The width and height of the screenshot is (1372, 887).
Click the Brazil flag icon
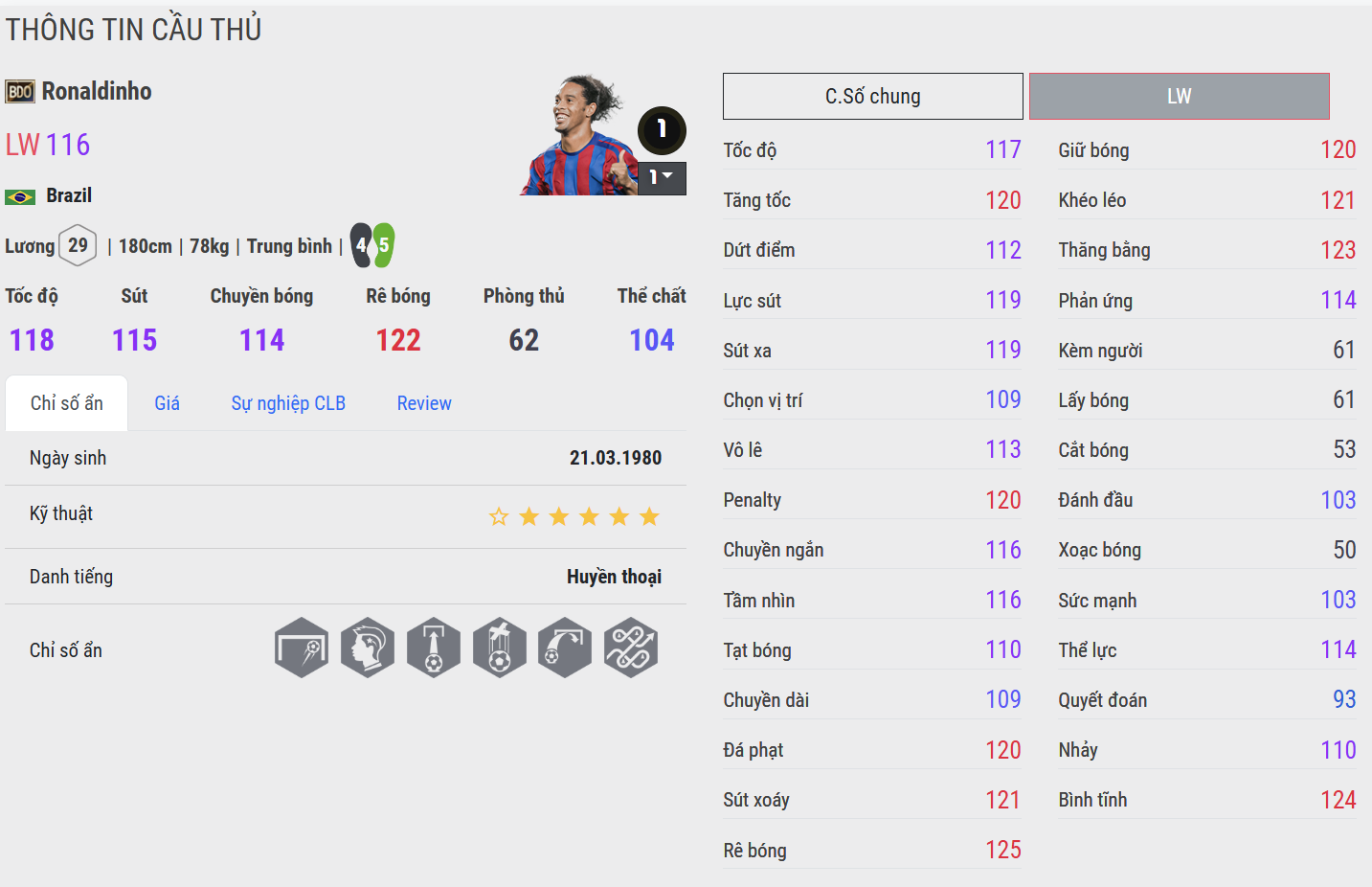[x=20, y=196]
